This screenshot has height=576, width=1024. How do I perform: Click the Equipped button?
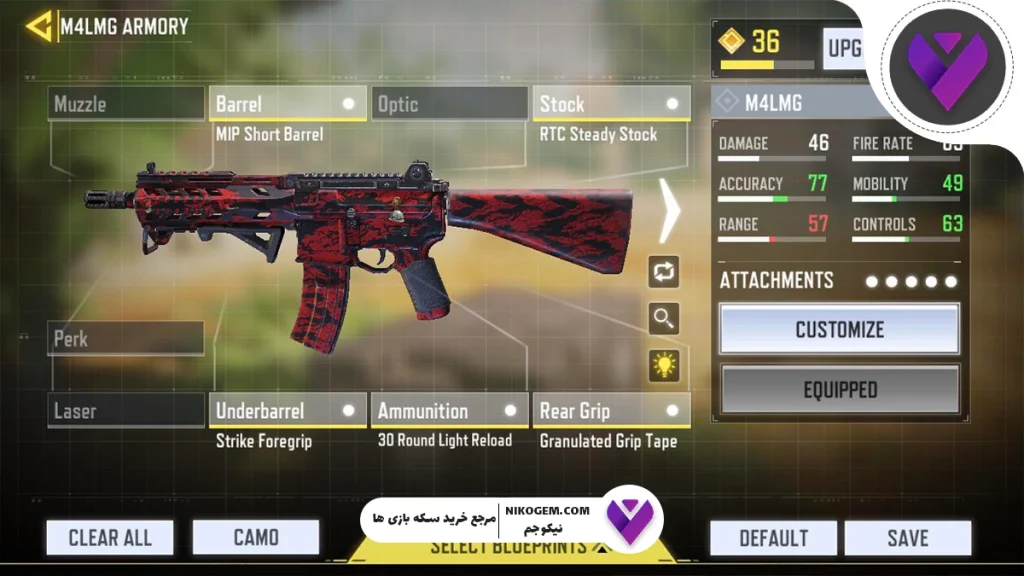coord(839,390)
